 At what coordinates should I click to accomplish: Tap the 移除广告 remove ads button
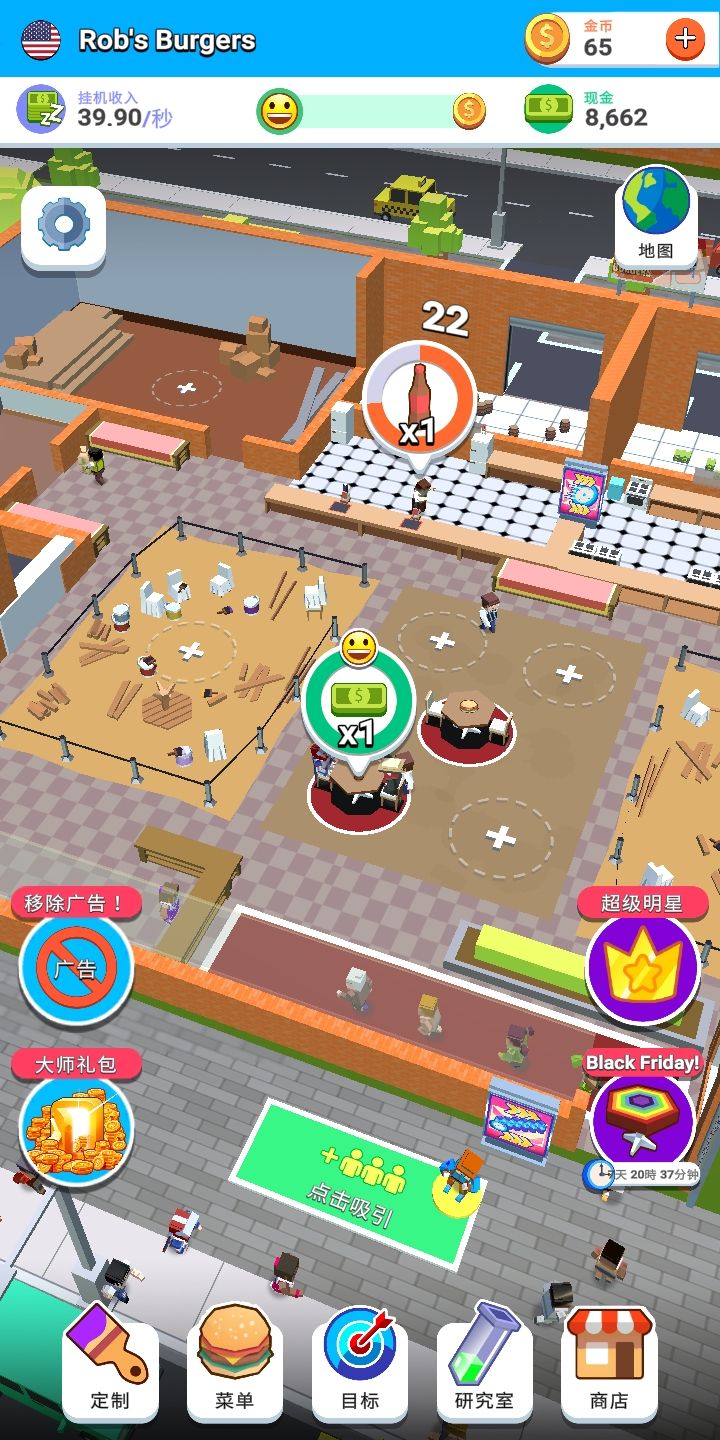[76, 968]
